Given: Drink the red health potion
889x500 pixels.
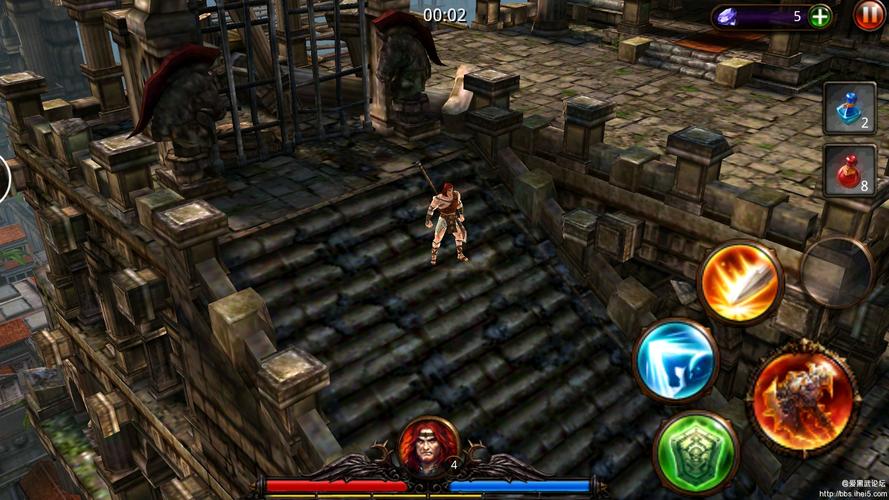Looking at the screenshot, I should click(x=848, y=170).
